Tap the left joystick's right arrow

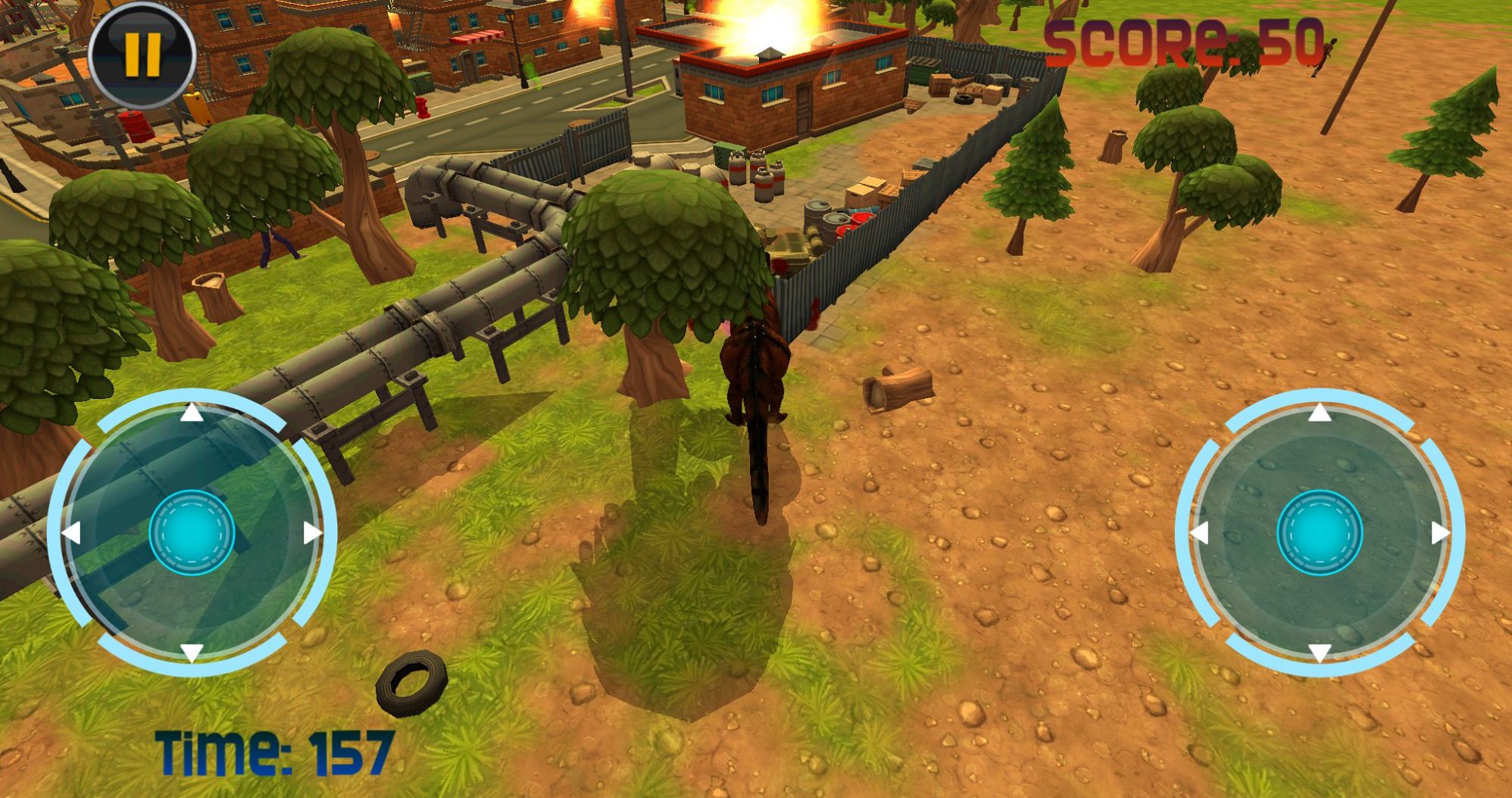tap(312, 533)
